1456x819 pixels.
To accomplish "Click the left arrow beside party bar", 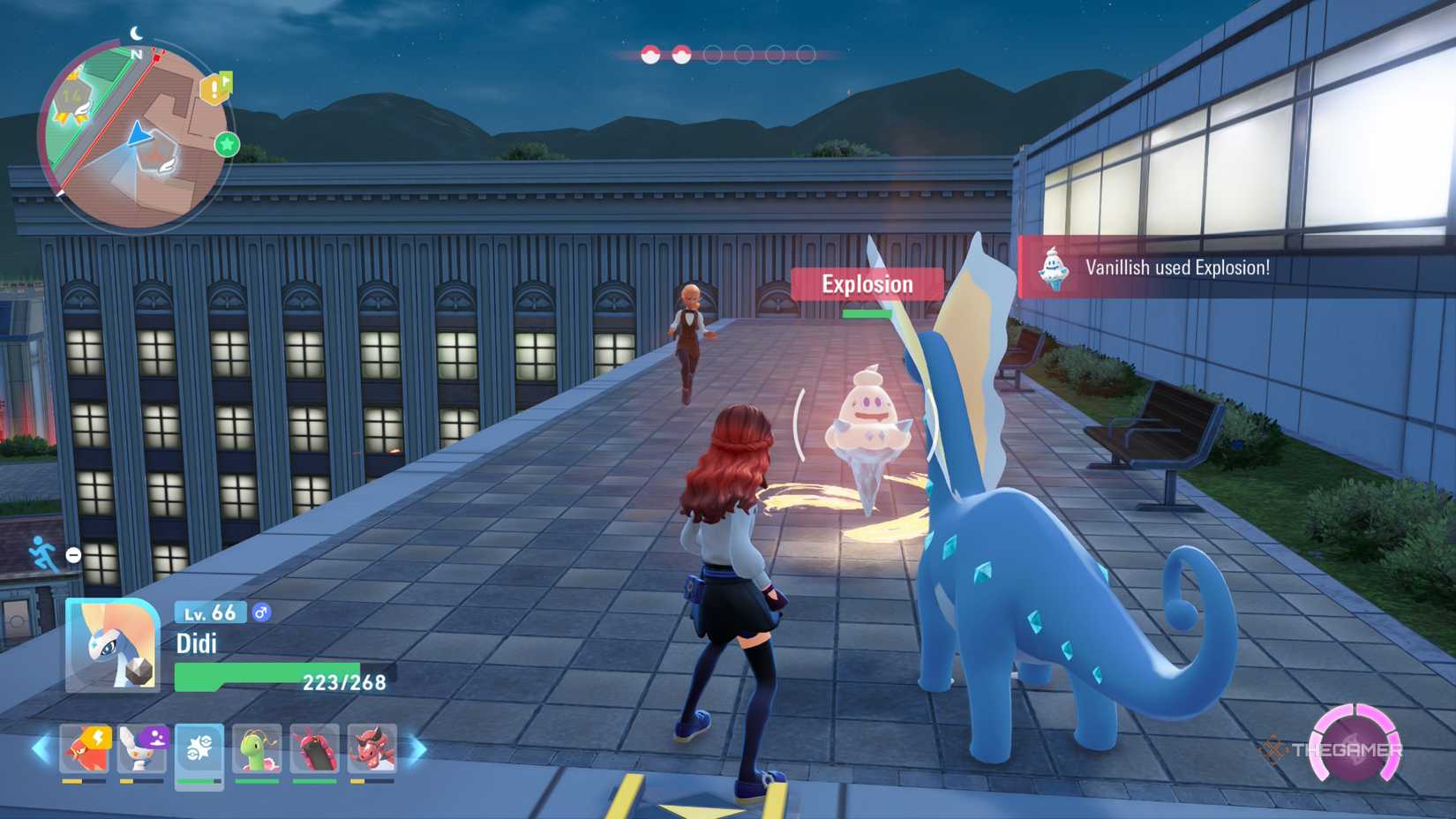I will (41, 749).
